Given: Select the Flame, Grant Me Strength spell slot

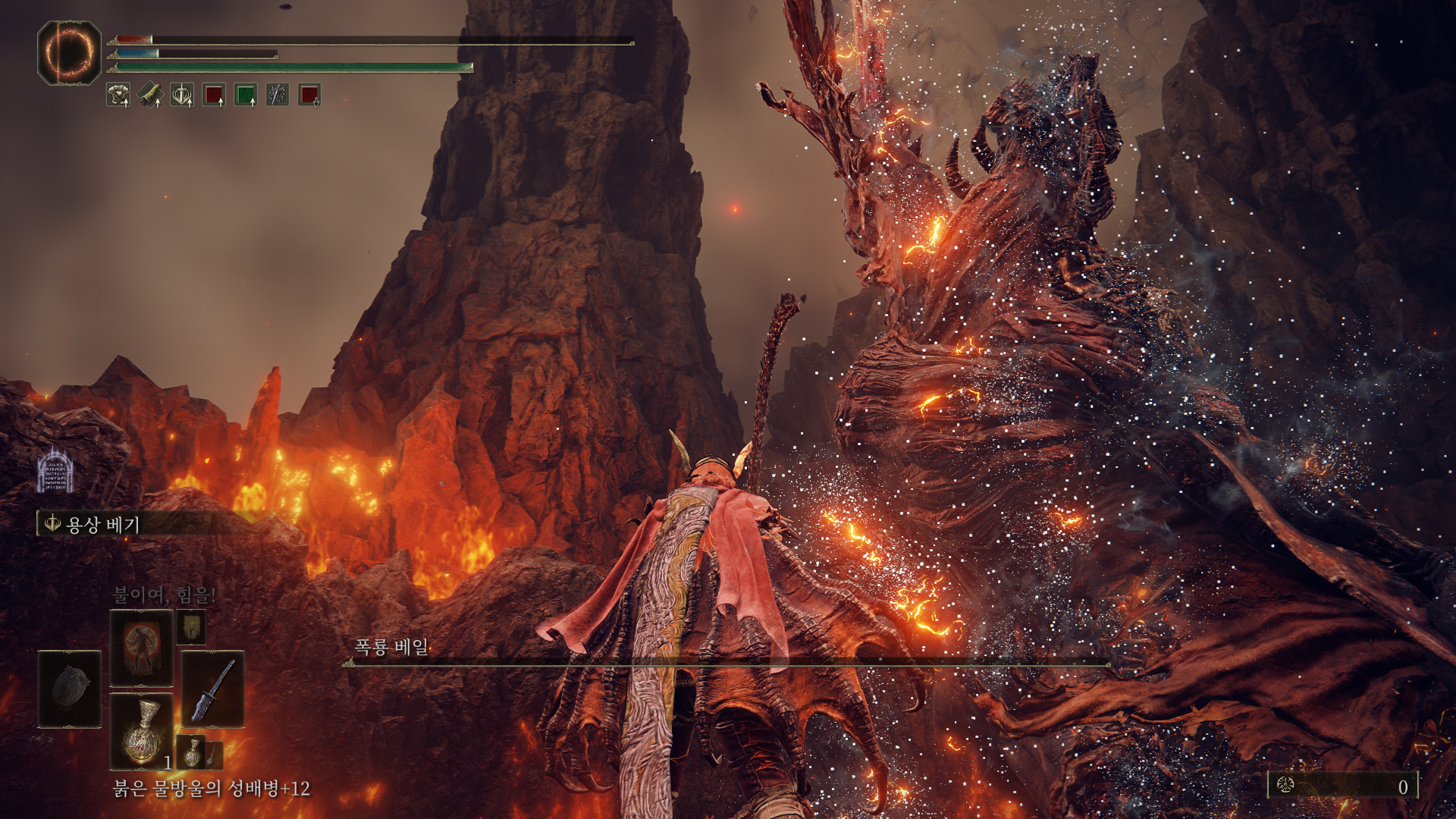Looking at the screenshot, I should [141, 648].
